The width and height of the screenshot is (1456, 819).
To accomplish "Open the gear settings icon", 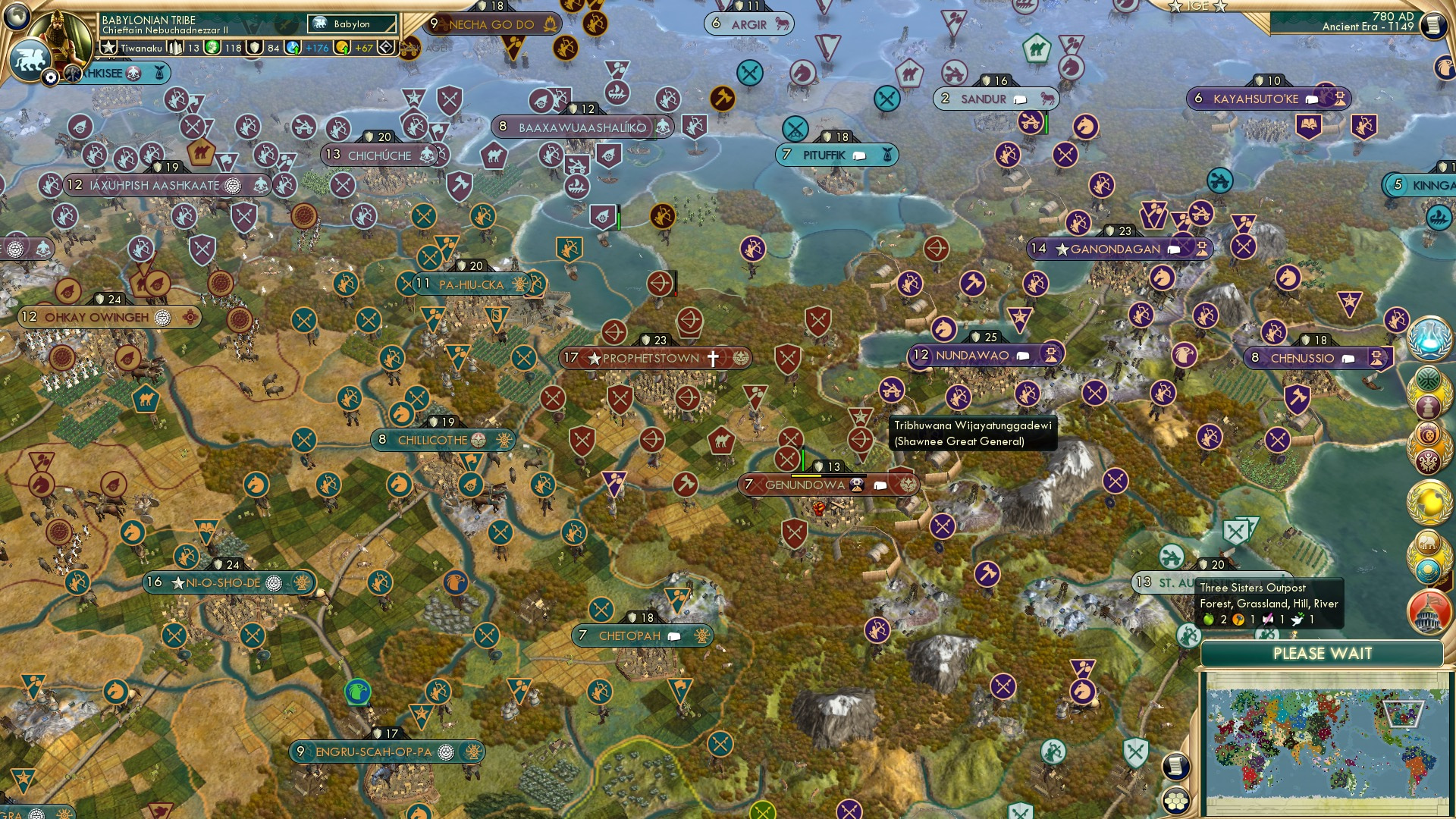I will pyautogui.click(x=51, y=77).
